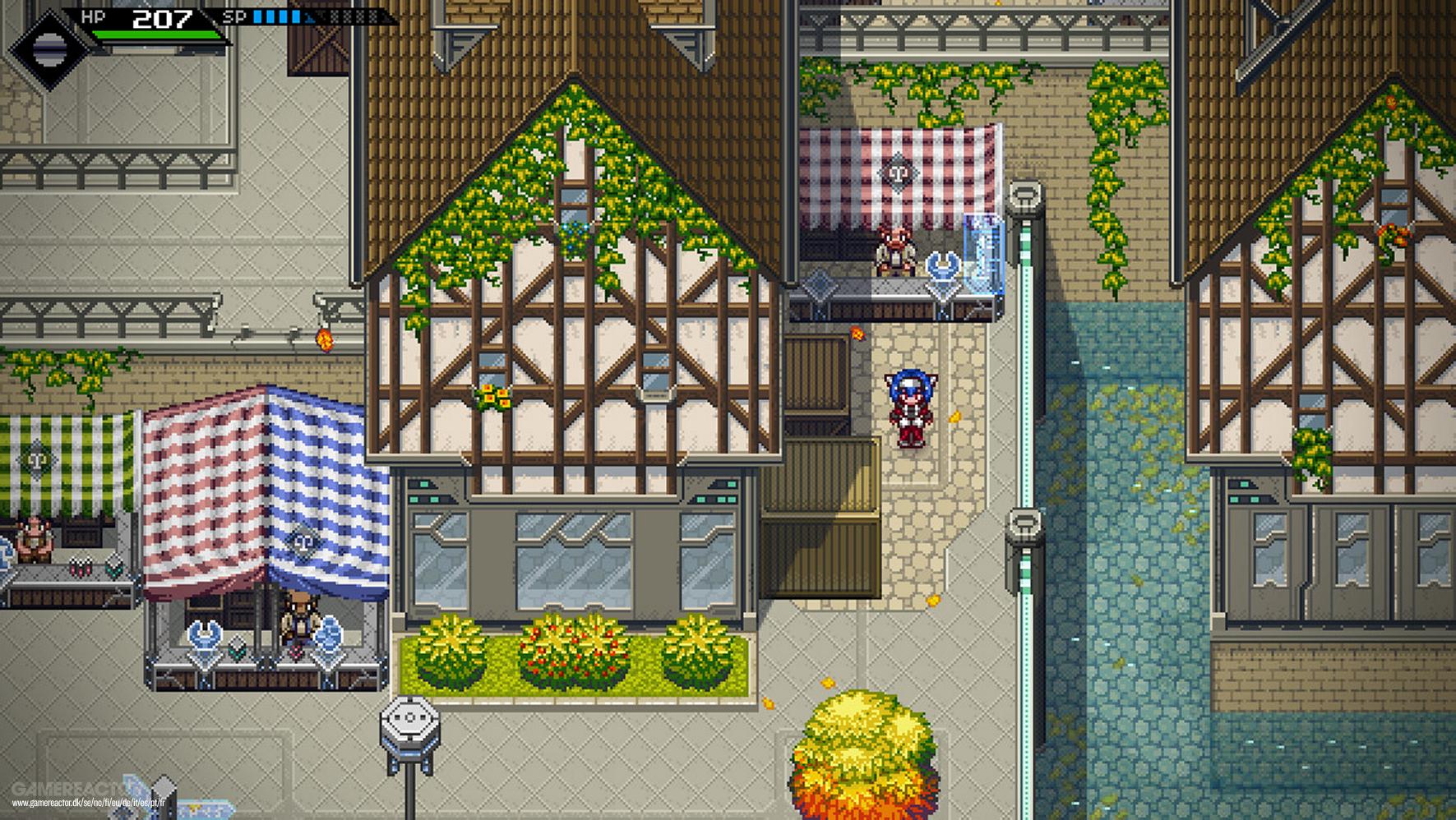Click the orange flower on the right building
This screenshot has height=820, width=1456.
(1391, 102)
